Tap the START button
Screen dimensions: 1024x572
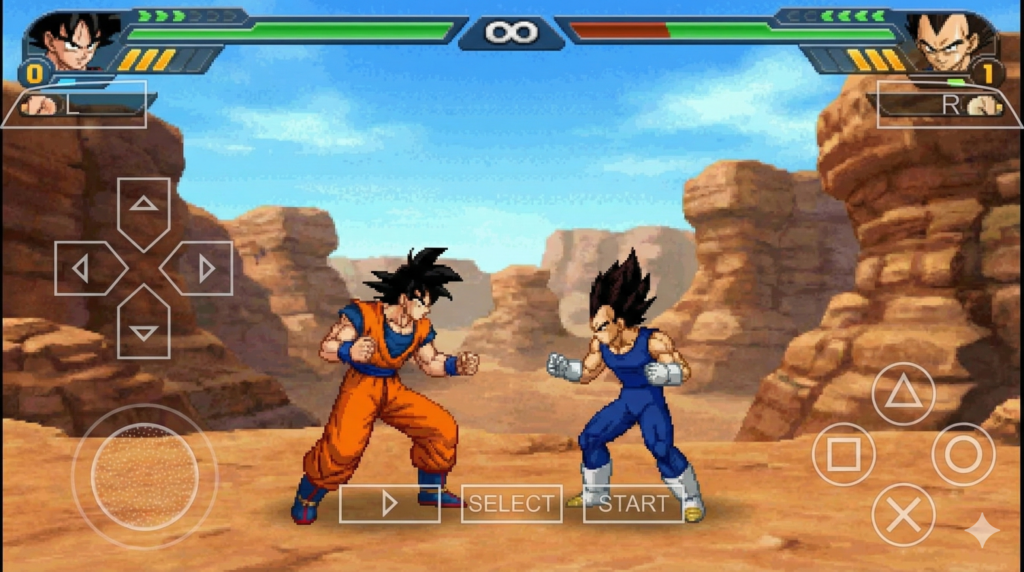(x=633, y=504)
